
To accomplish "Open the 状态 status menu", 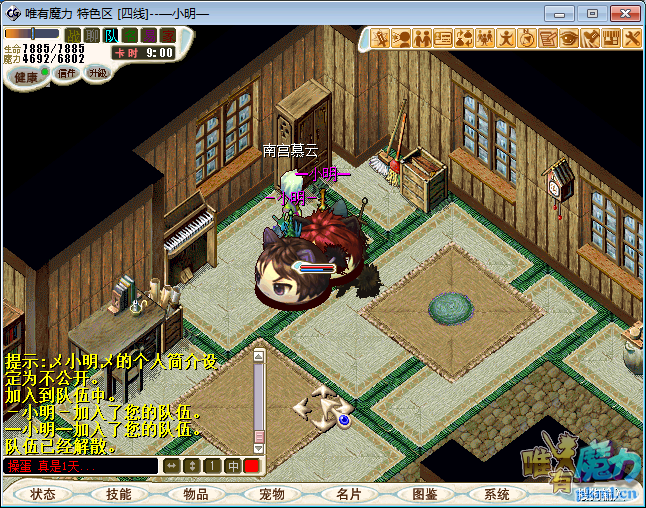I will (43, 494).
